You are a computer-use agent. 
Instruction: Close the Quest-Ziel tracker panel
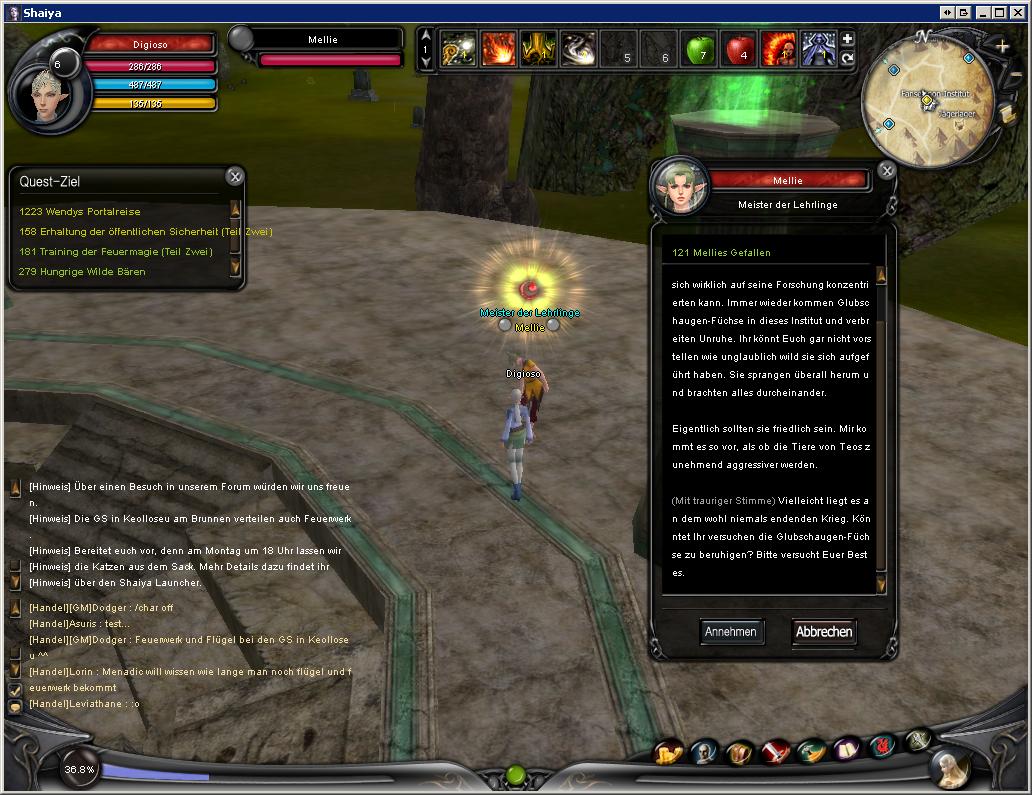point(234,177)
